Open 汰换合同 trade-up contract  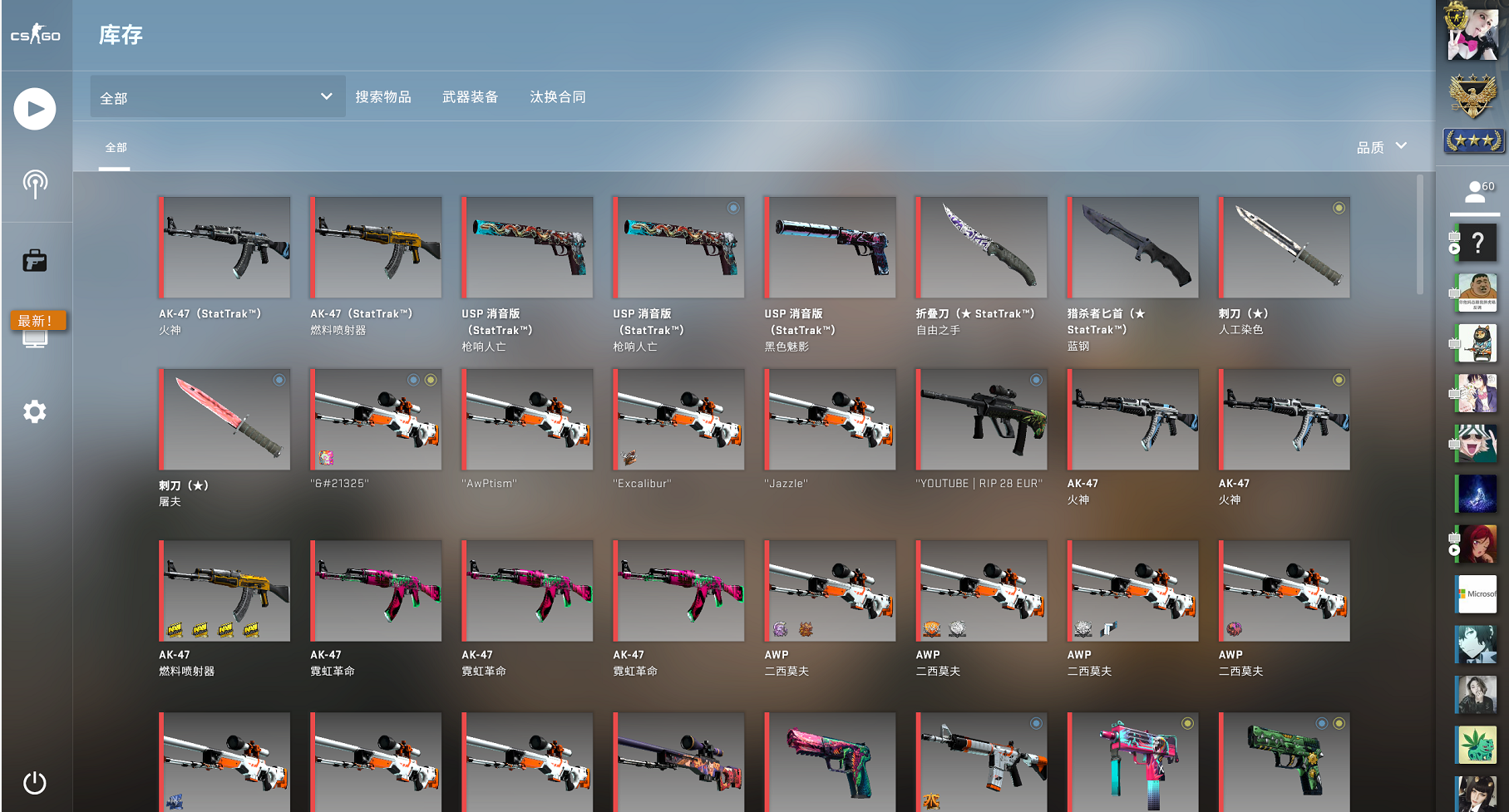(558, 96)
